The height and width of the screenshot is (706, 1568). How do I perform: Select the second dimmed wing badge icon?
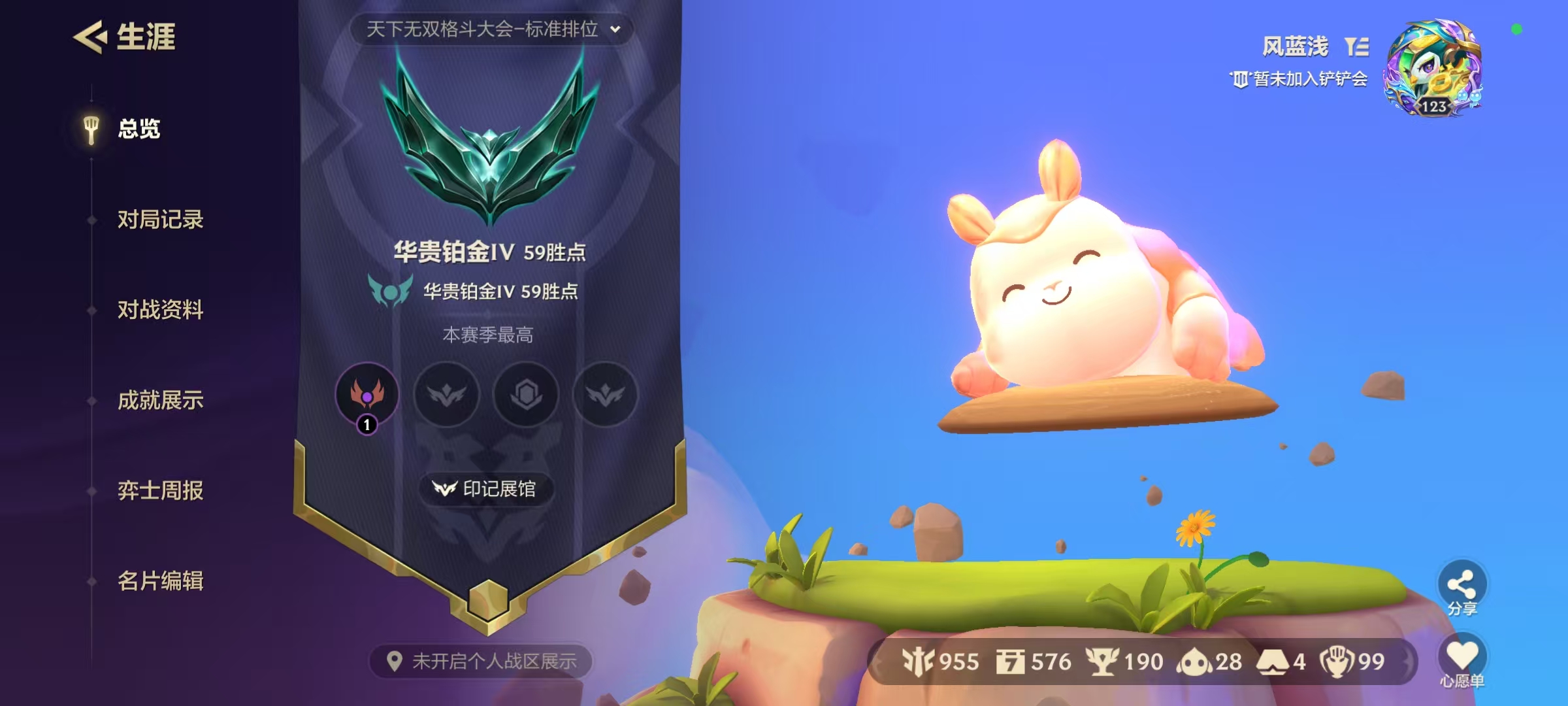tap(446, 395)
